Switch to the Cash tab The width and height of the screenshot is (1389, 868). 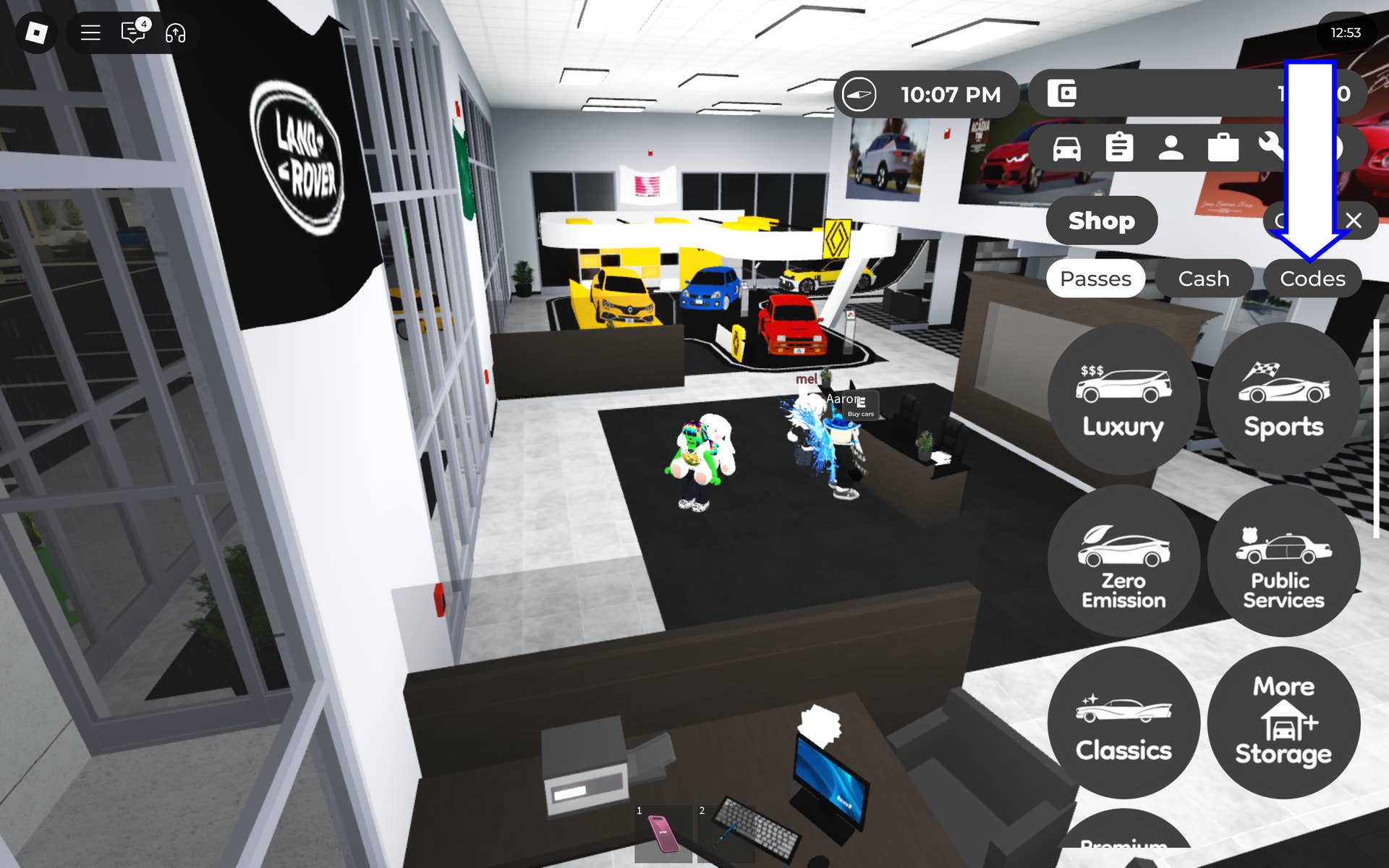pyautogui.click(x=1204, y=278)
